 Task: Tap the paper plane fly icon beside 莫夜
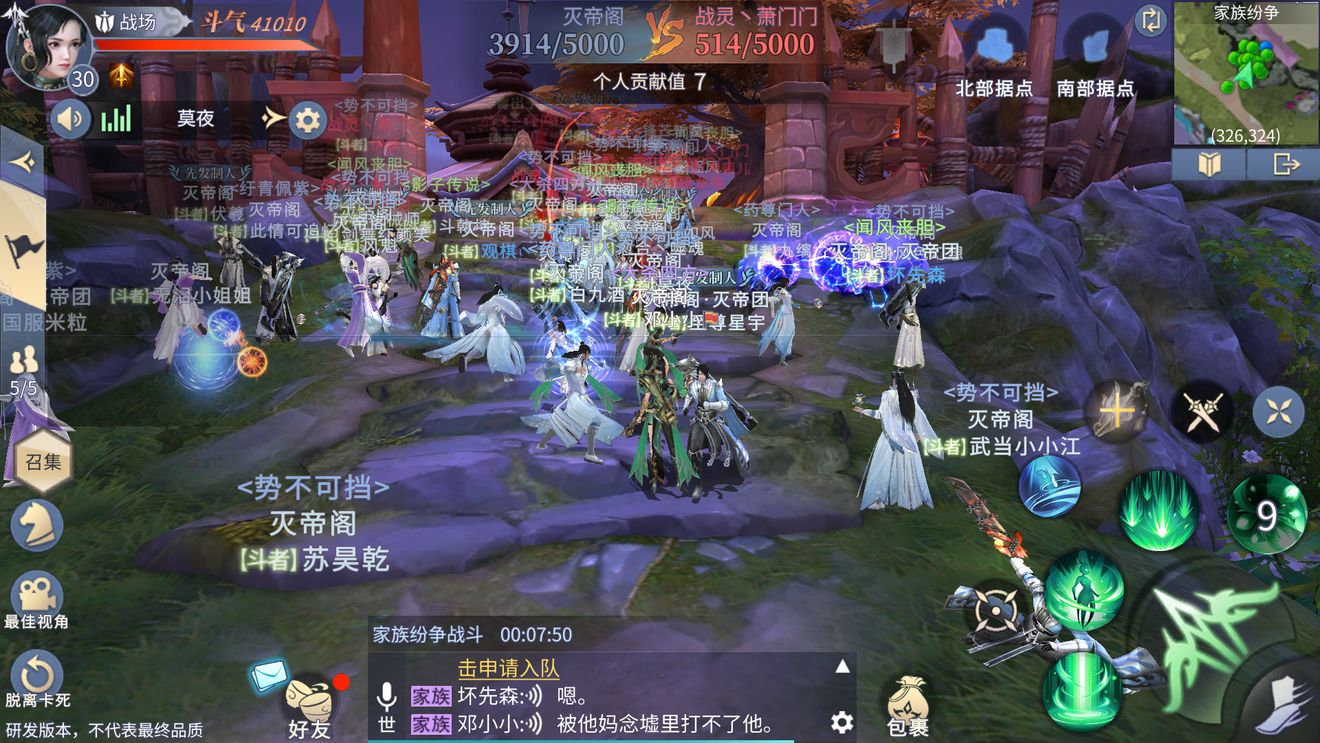pyautogui.click(x=268, y=118)
